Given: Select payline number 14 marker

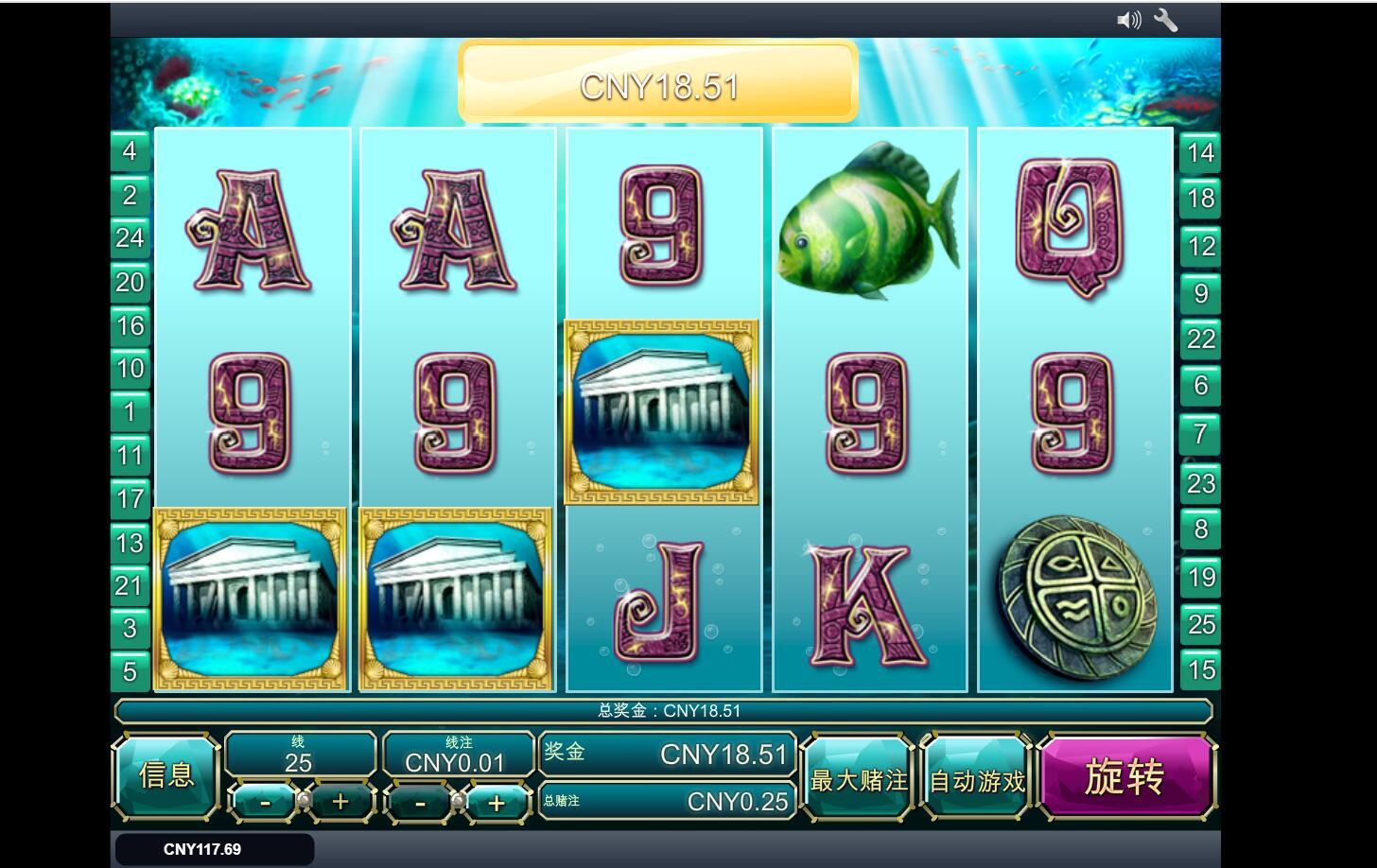Looking at the screenshot, I should [1200, 153].
